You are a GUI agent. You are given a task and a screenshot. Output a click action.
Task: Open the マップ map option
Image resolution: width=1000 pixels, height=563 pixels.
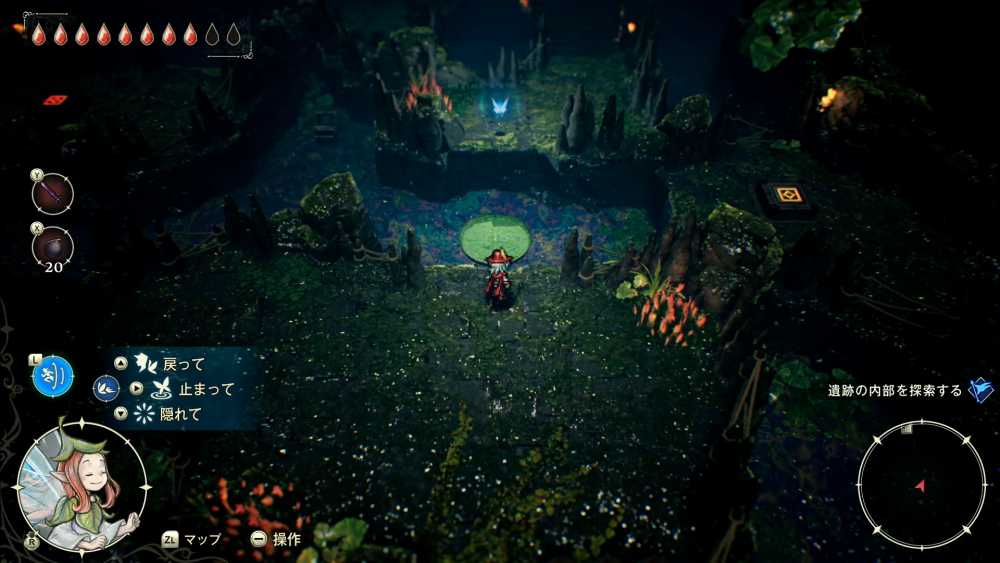(201, 538)
